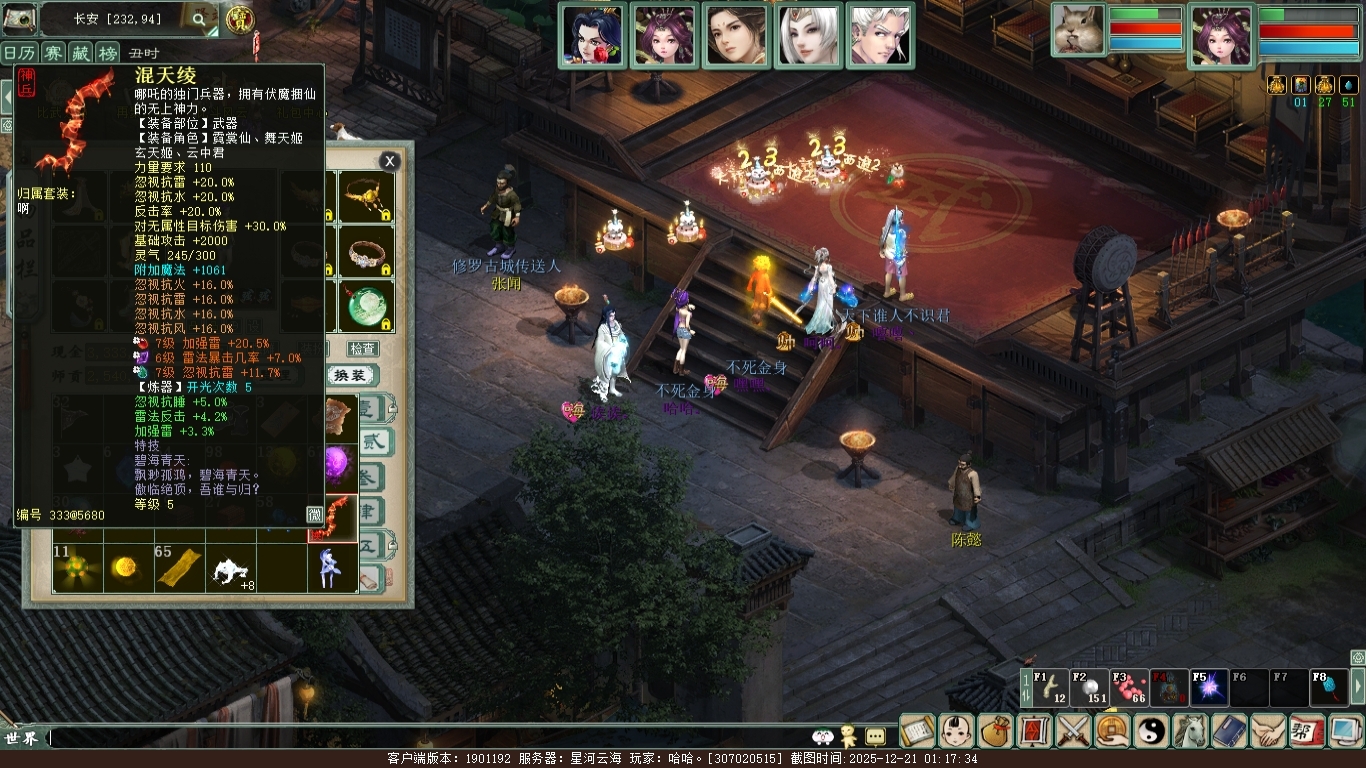Open the crossed swords combat menu
Image resolution: width=1366 pixels, height=768 pixels.
coord(1073,731)
